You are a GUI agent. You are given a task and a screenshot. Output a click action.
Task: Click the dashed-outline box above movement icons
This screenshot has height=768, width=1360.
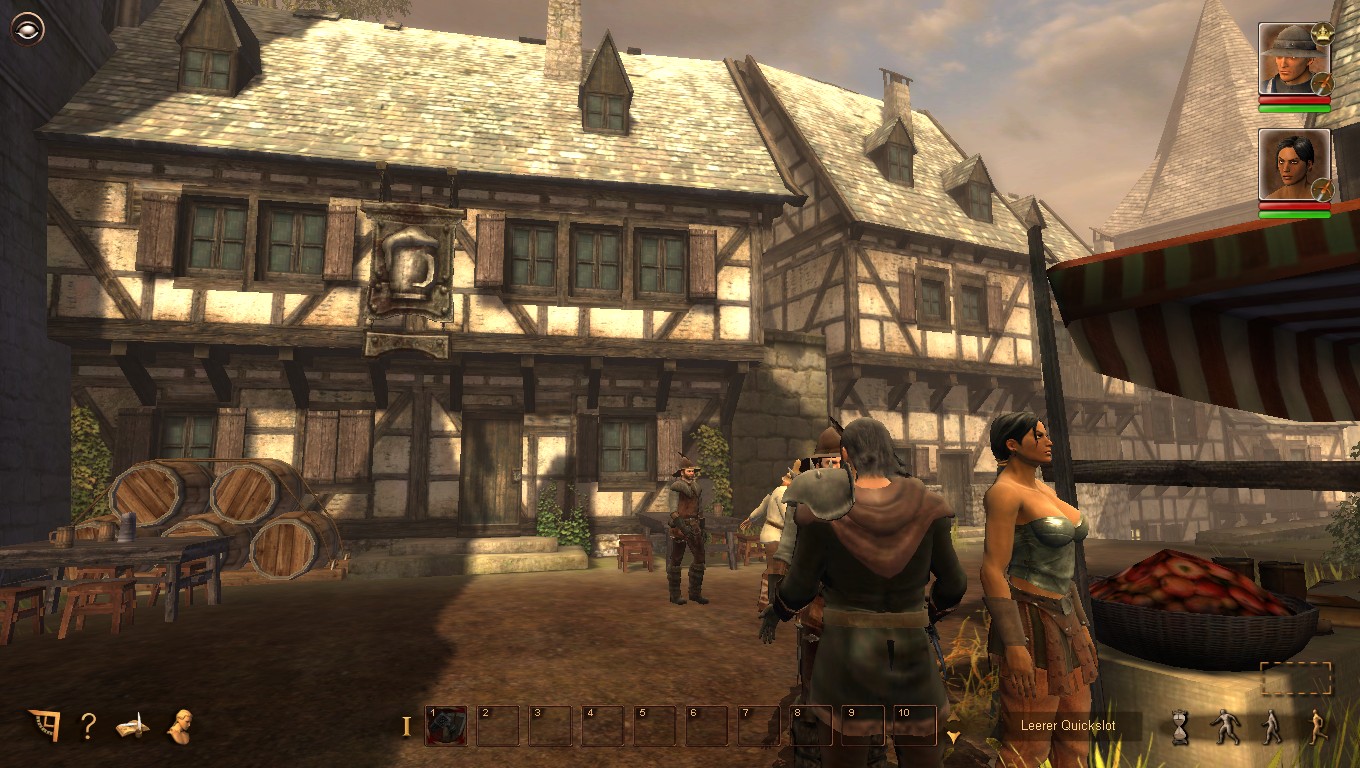click(x=1296, y=679)
